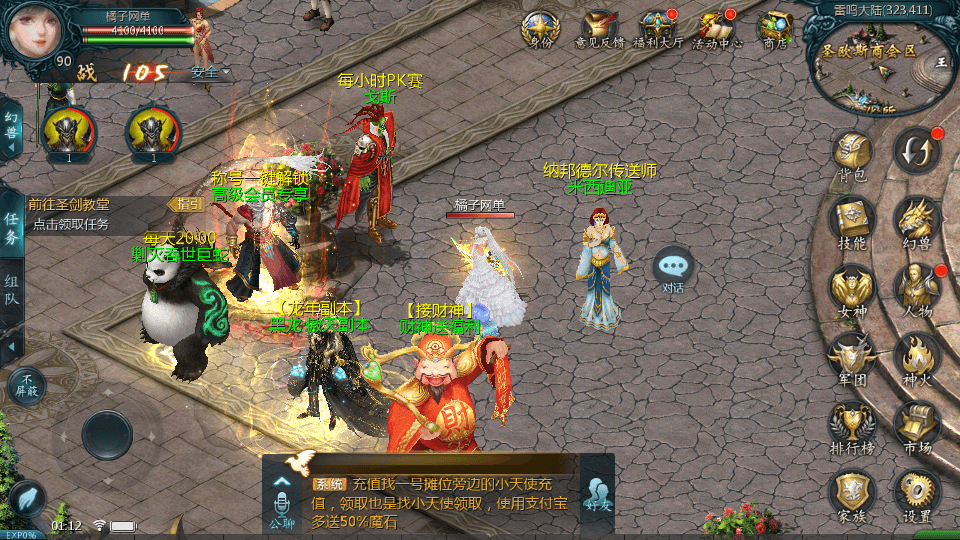Click the 对话 talk bubble button
This screenshot has height=540, width=960.
[673, 269]
